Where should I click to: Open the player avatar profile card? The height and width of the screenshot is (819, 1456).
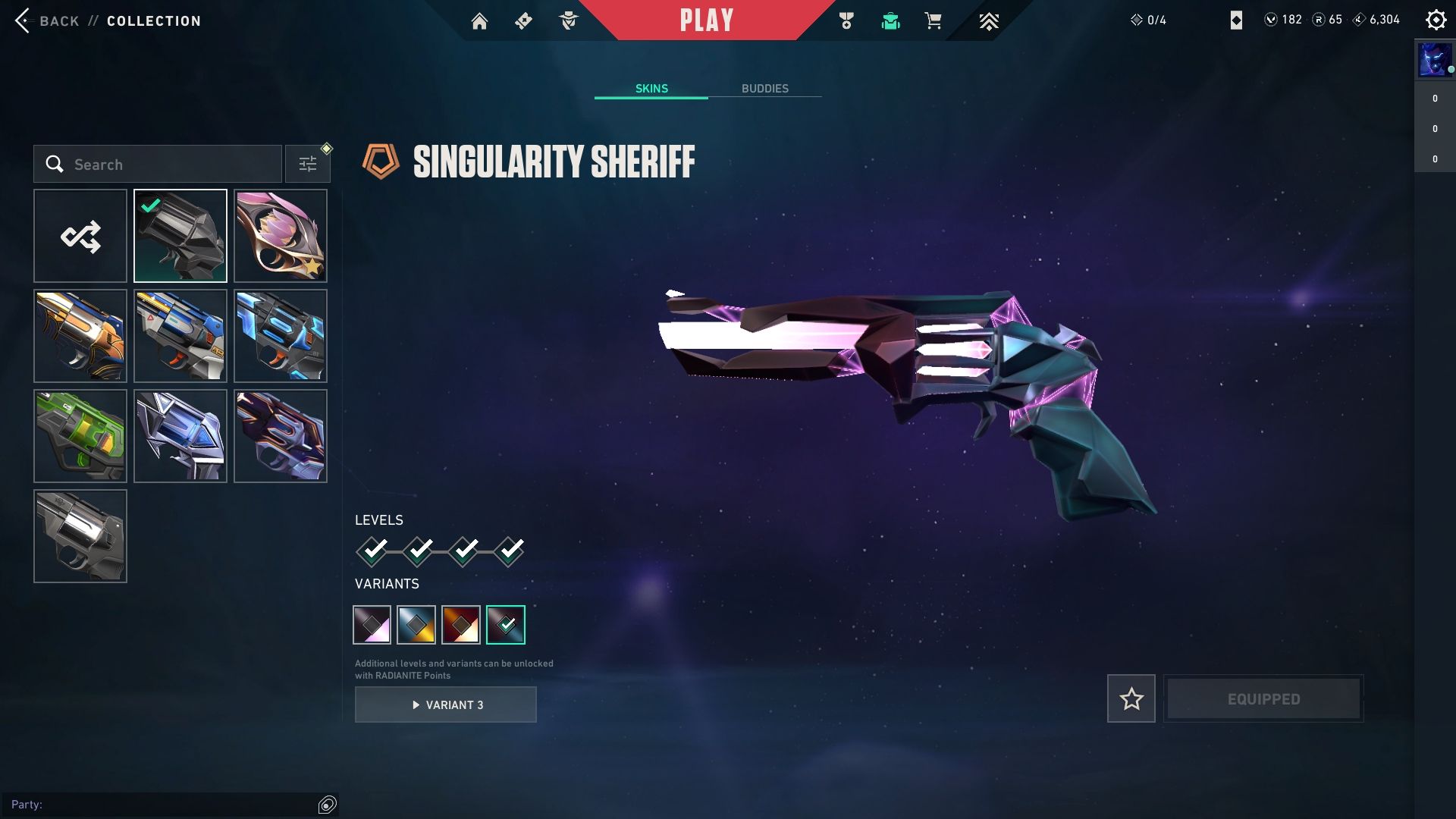coord(1434,60)
